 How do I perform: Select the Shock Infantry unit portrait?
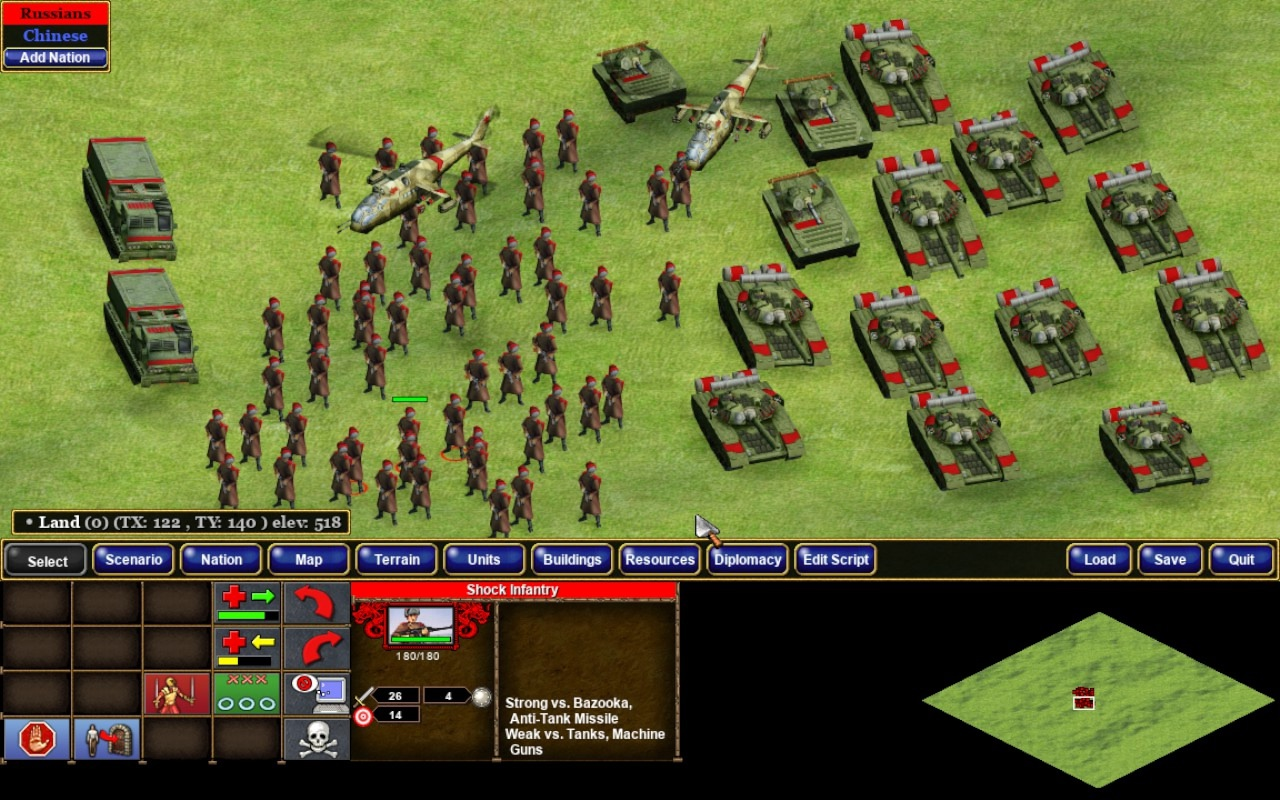[420, 626]
